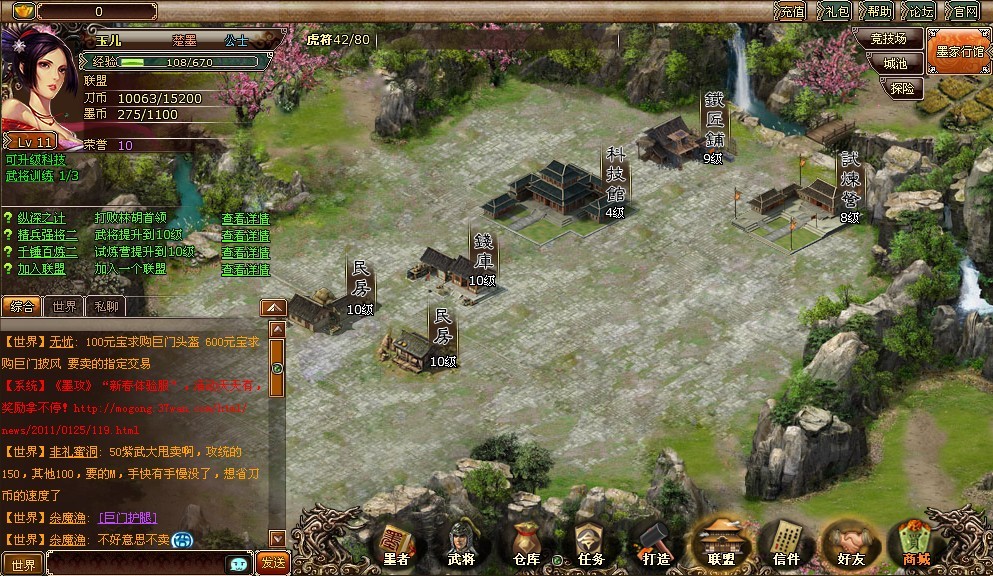Switch to the 私聊 private chat tab
993x576 pixels.
point(105,307)
